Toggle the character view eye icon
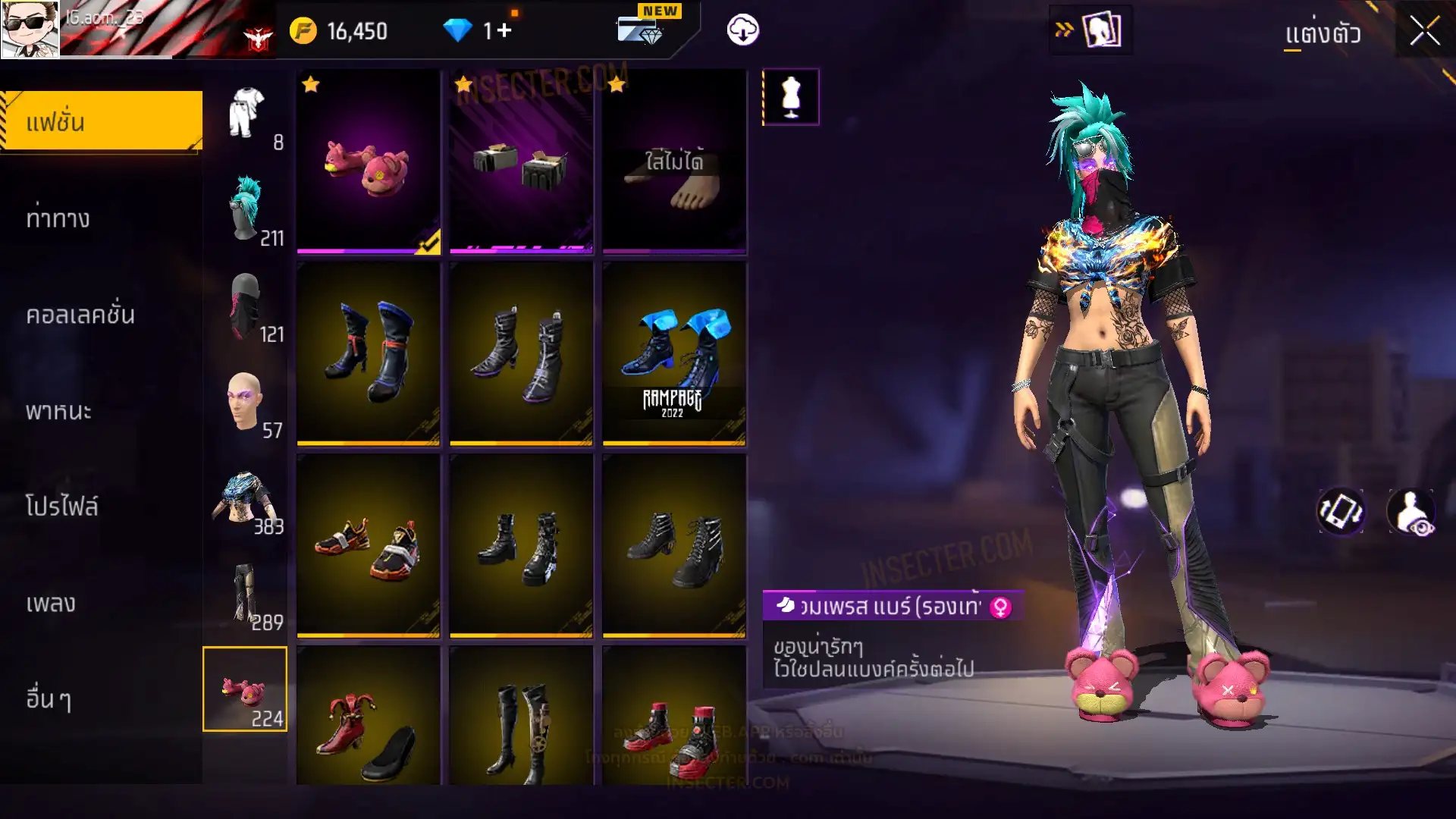The height and width of the screenshot is (819, 1456). click(x=1411, y=512)
